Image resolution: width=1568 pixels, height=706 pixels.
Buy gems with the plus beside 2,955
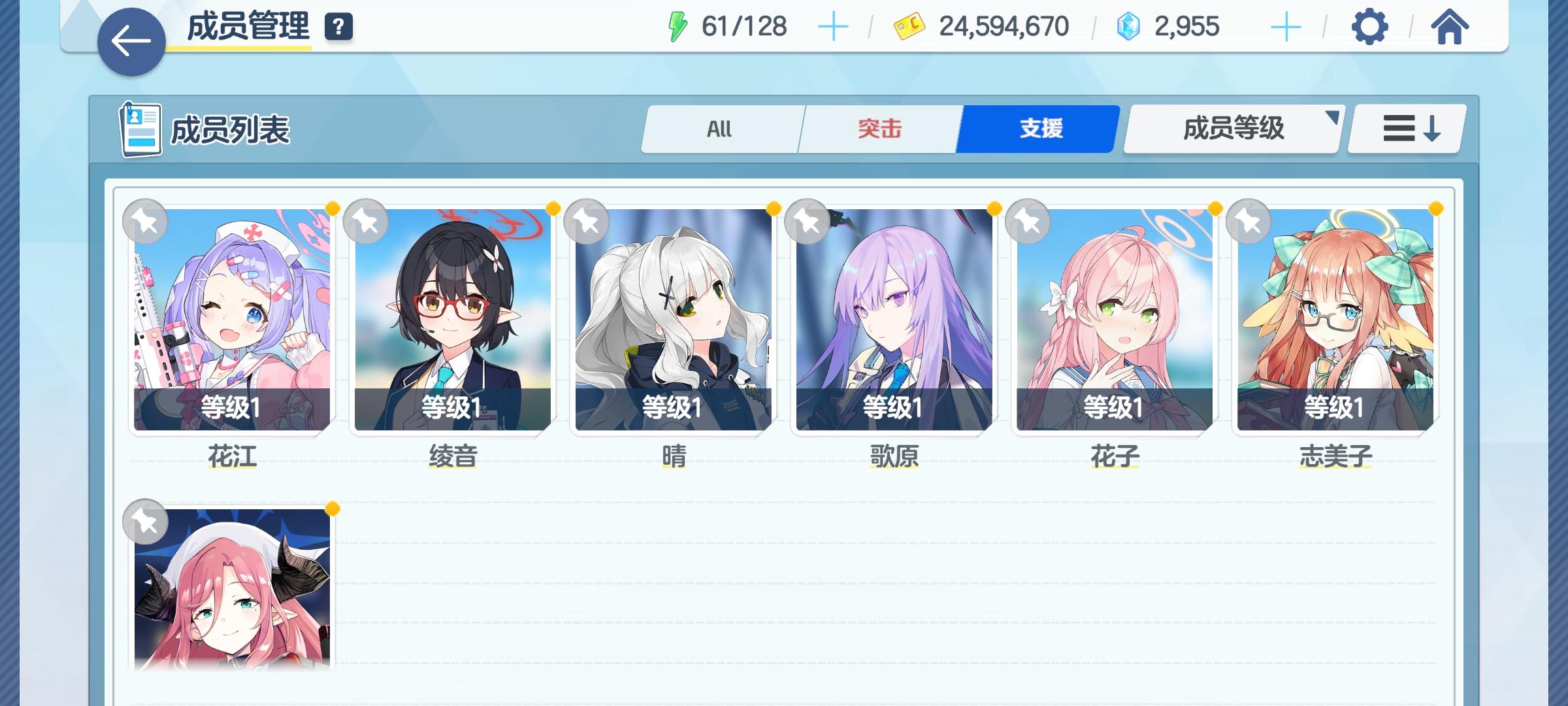click(1286, 27)
